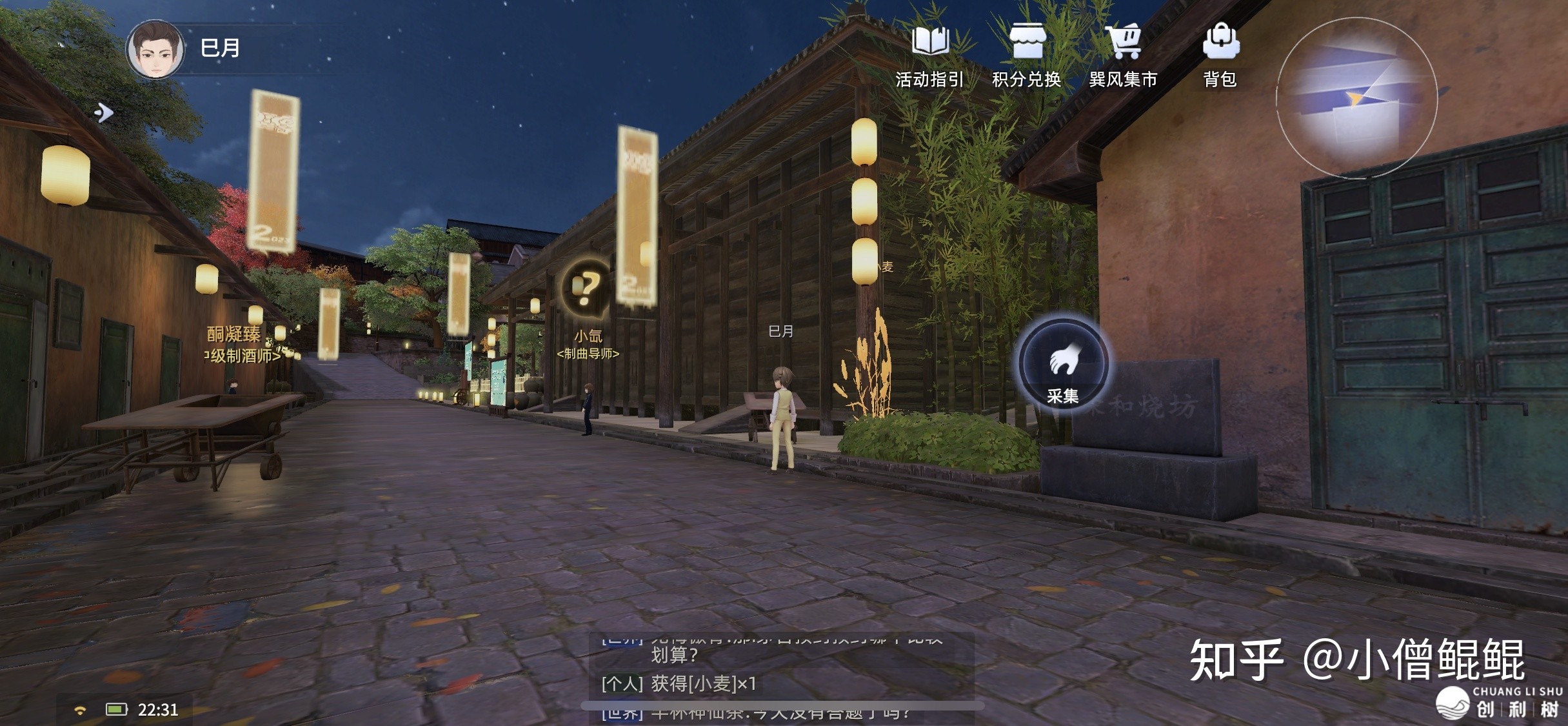This screenshot has height=726, width=1568.
Task: Click the circular minimap
Action: pyautogui.click(x=1356, y=98)
